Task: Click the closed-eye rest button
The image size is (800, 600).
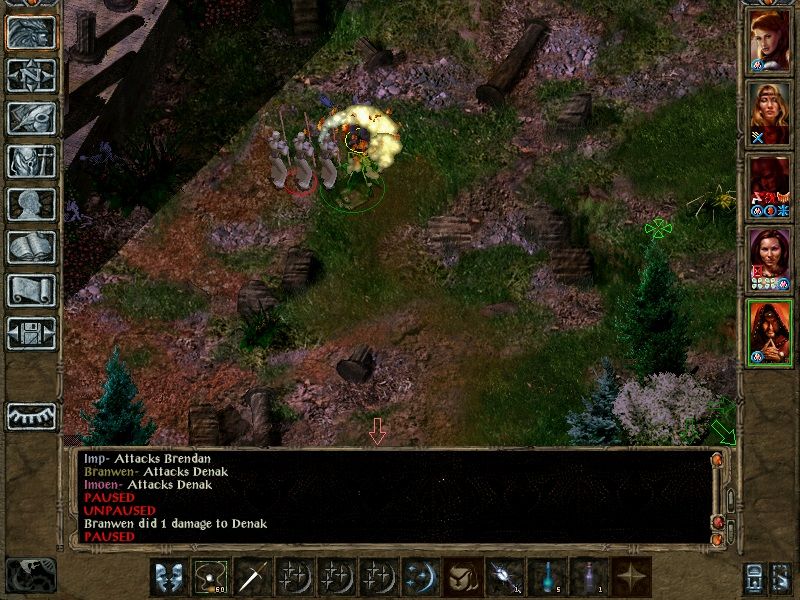Action: (x=31, y=416)
